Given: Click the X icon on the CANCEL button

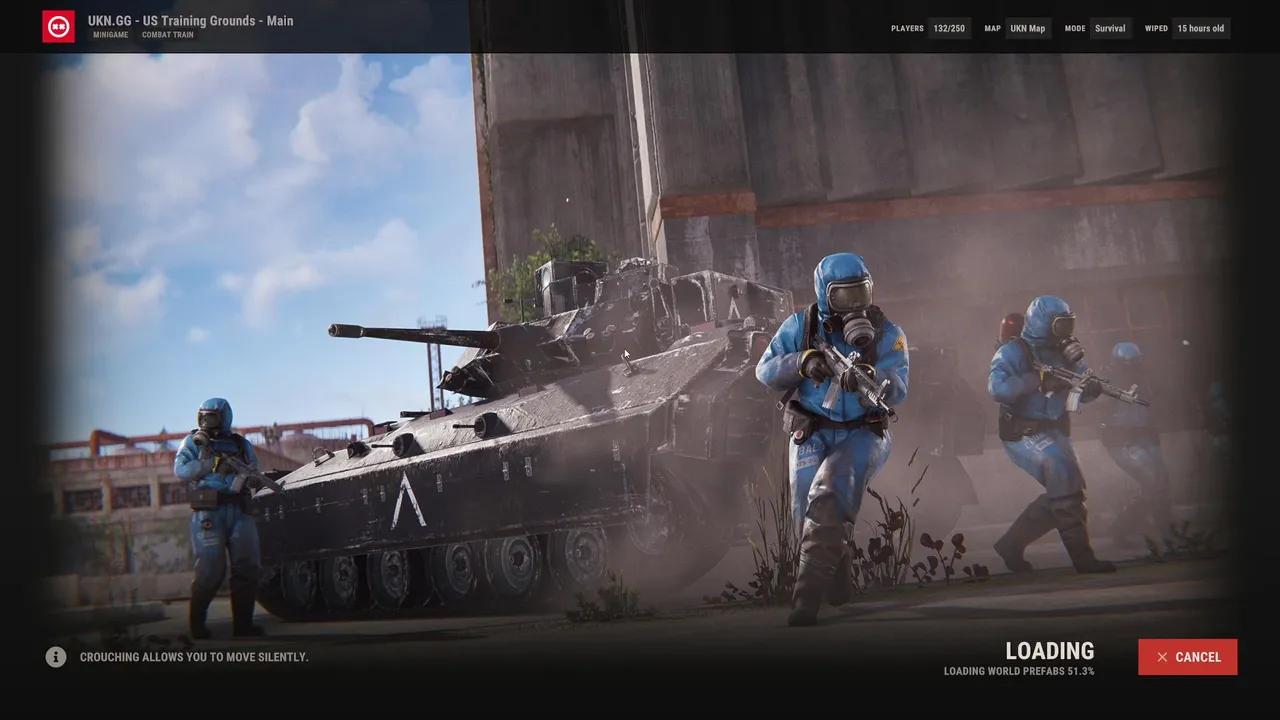Looking at the screenshot, I should [x=1162, y=657].
